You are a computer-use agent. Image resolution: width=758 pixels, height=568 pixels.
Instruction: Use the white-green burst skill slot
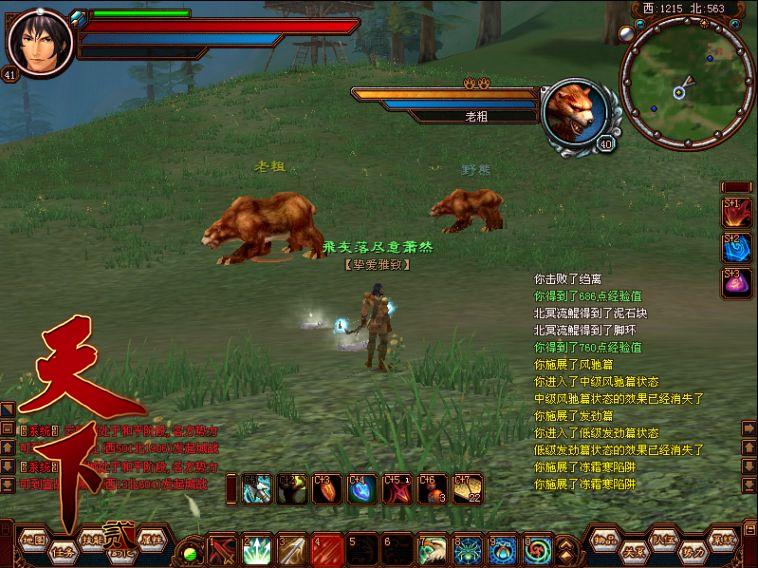[257, 549]
